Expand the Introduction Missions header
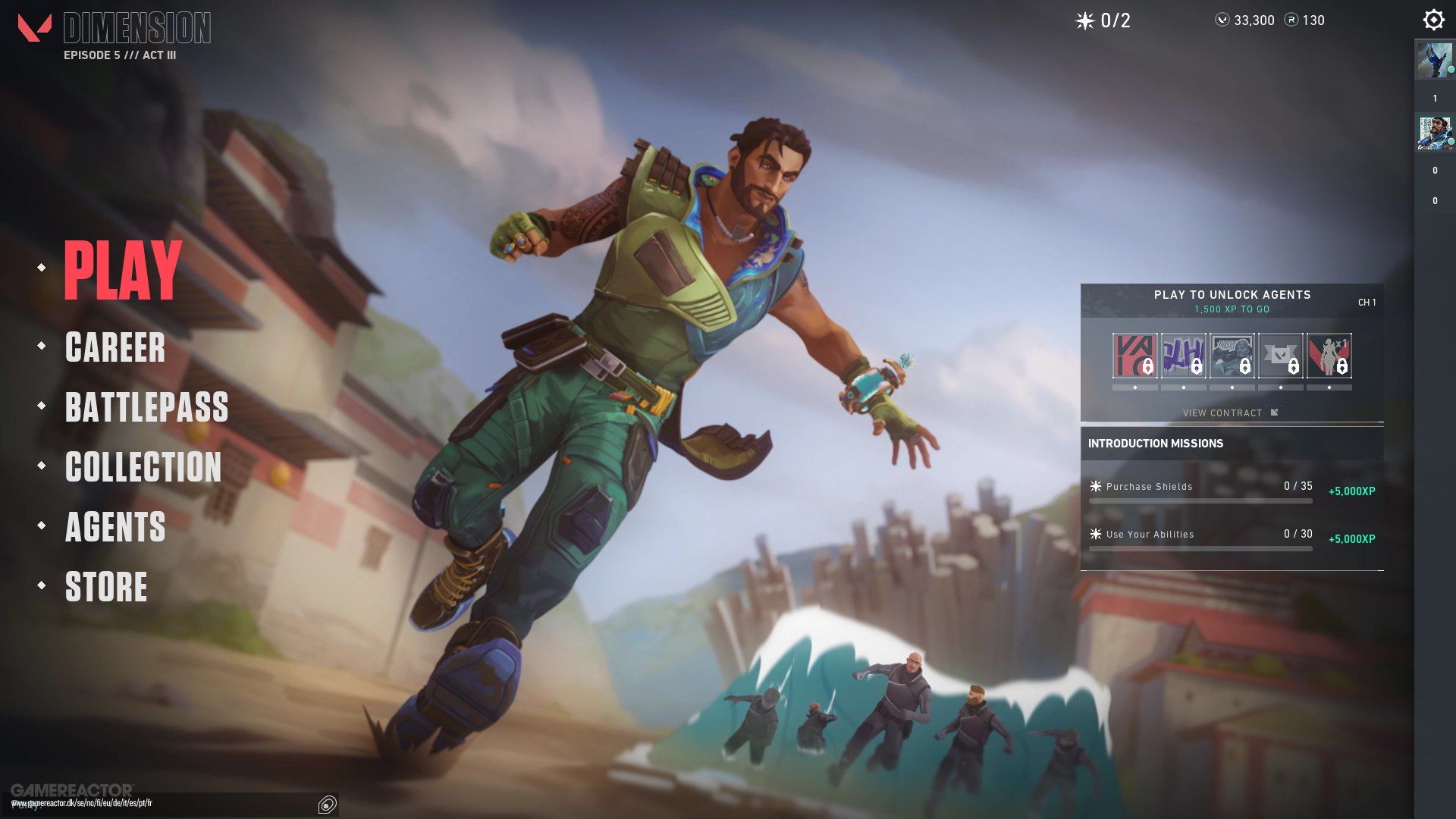This screenshot has width=1456, height=819. pyautogui.click(x=1156, y=444)
